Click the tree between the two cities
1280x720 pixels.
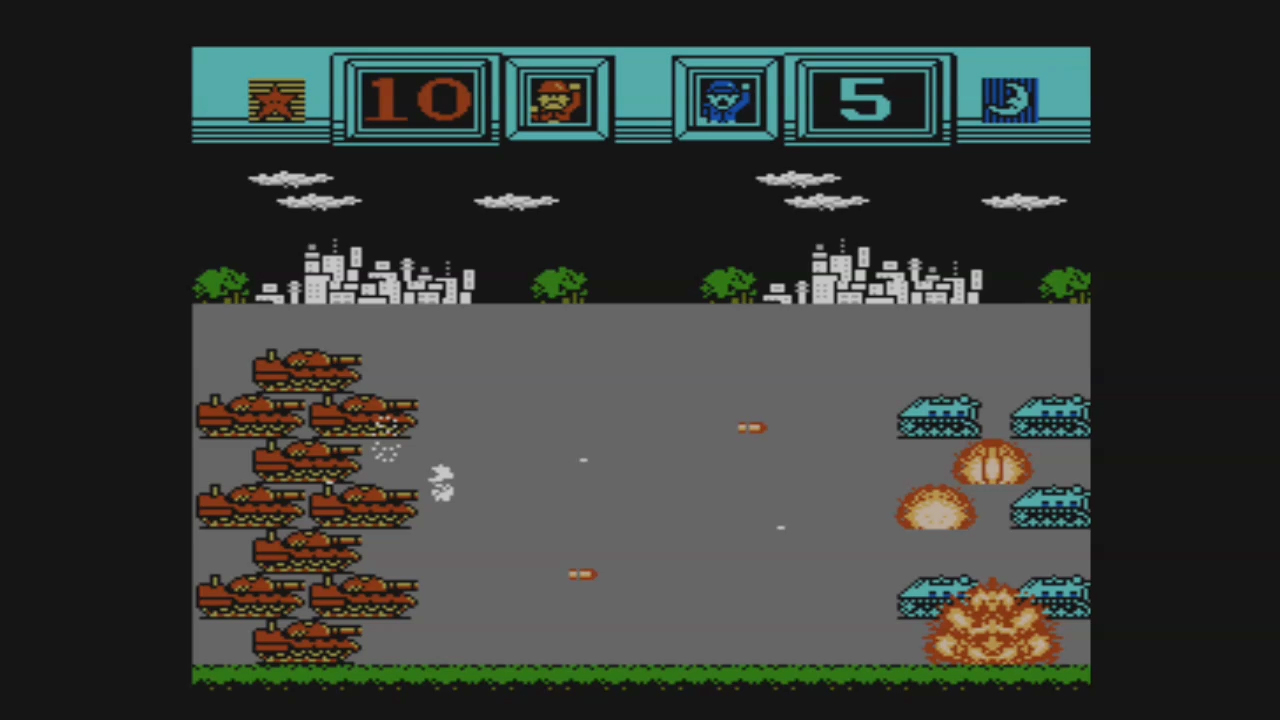tap(560, 282)
